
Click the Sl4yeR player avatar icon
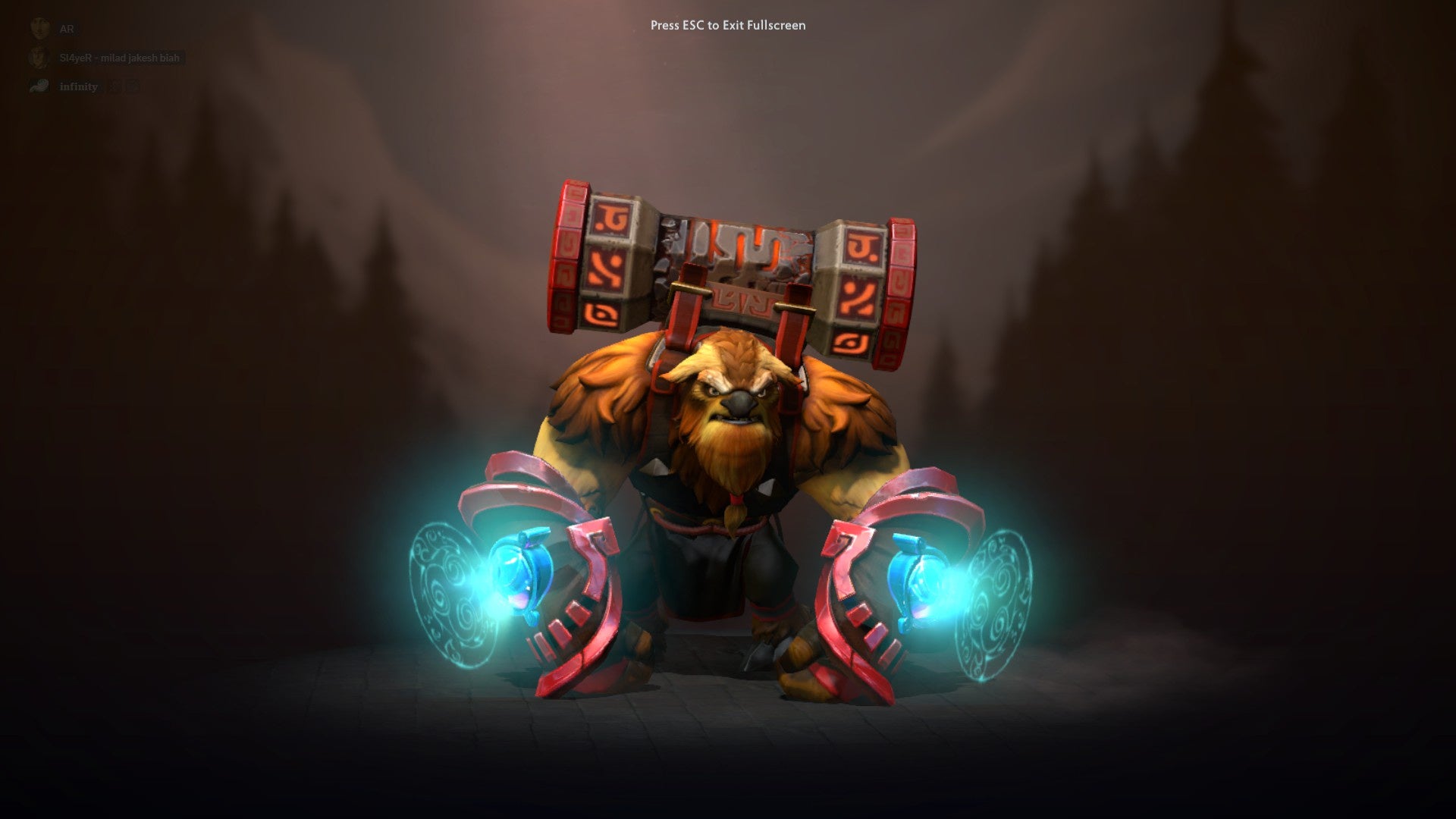[39, 58]
